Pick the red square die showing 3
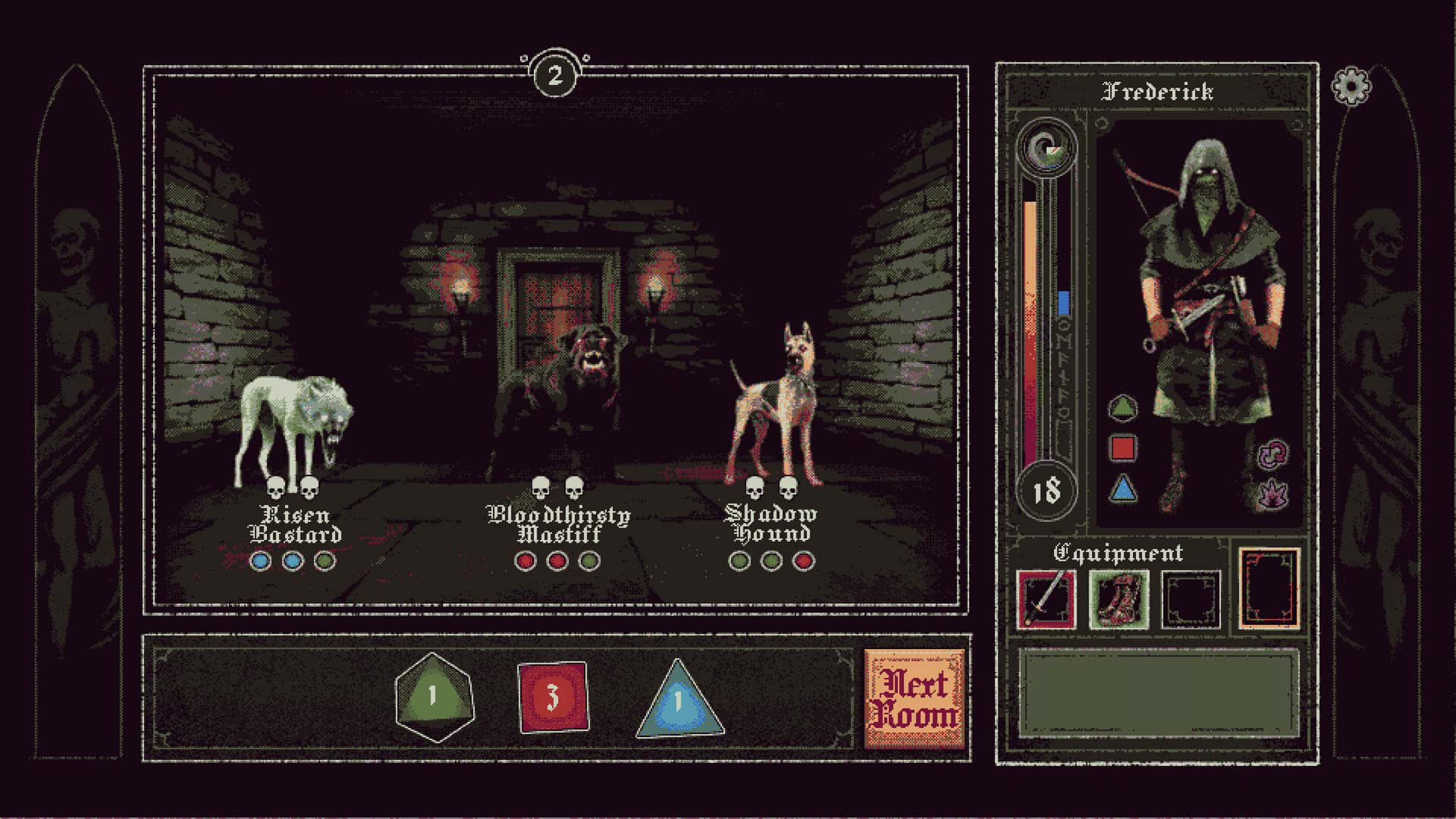1456x819 pixels. [553, 697]
